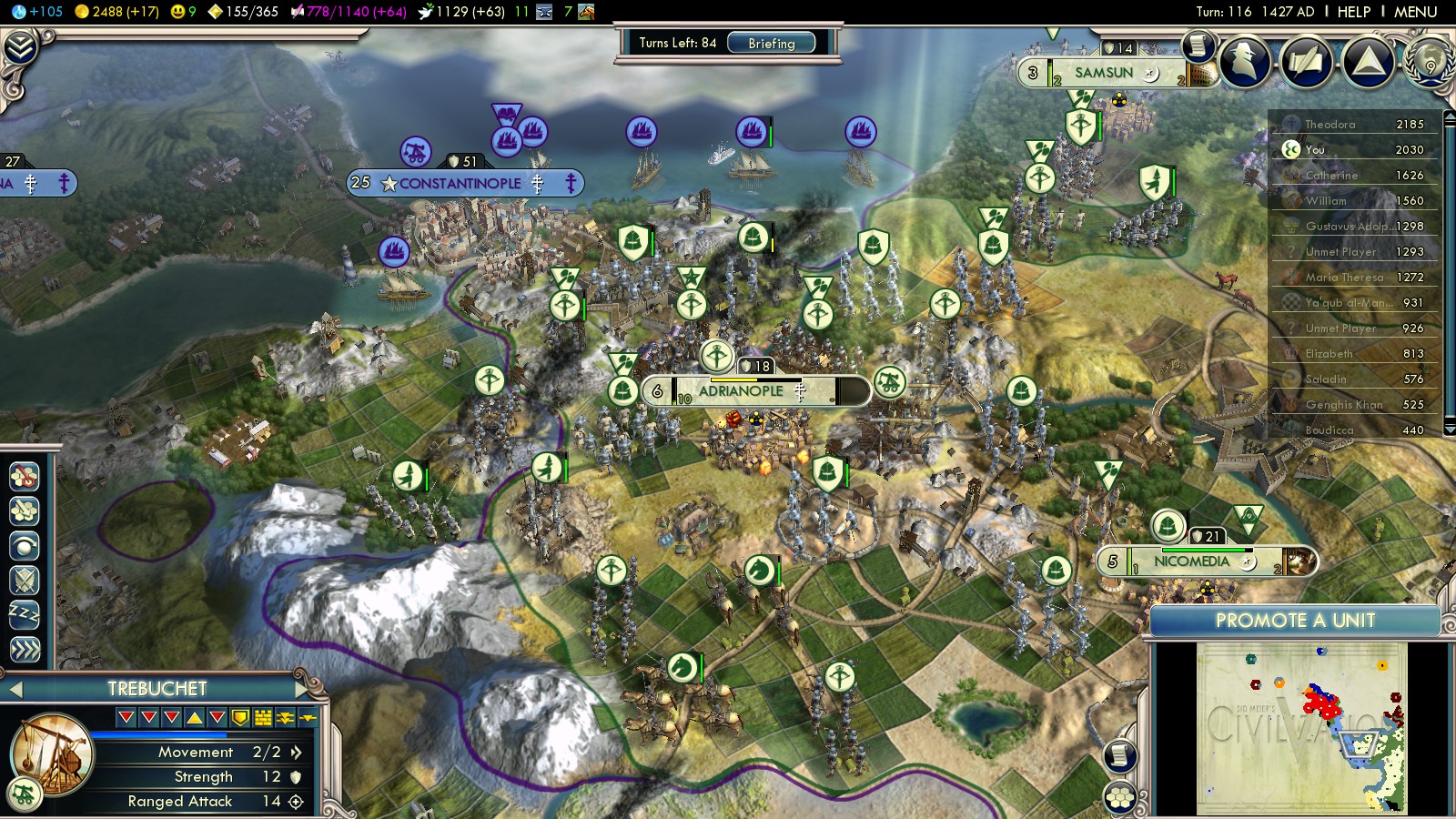Image resolution: width=1456 pixels, height=819 pixels.
Task: Click the Trebuchet unit portrait
Action: click(52, 753)
